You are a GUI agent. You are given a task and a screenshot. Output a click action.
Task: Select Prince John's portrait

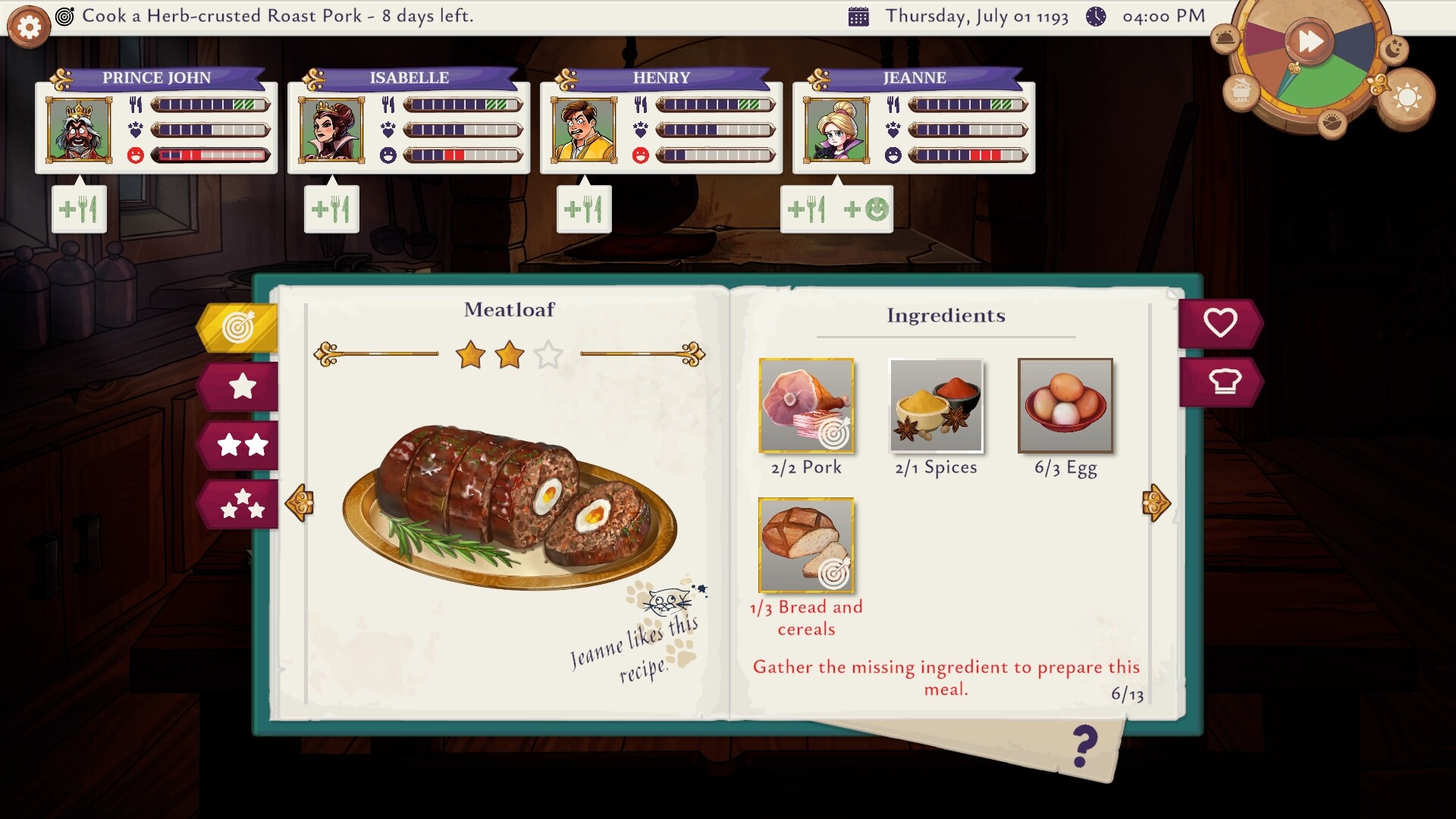click(x=79, y=130)
